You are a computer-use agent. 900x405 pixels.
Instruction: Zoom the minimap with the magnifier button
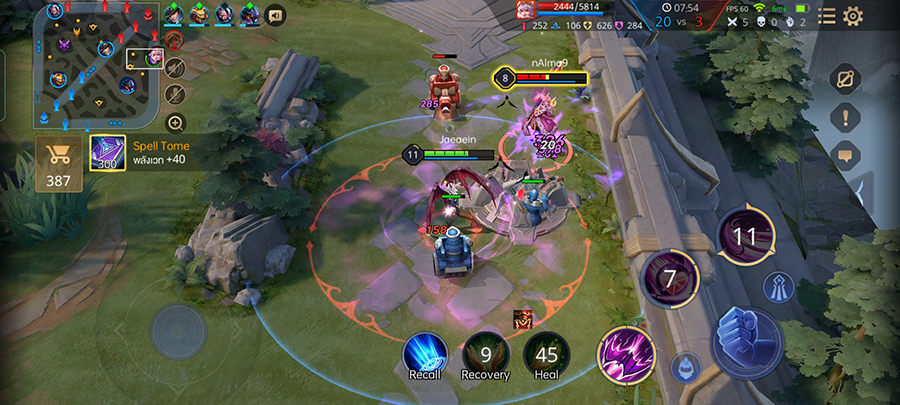click(x=175, y=123)
